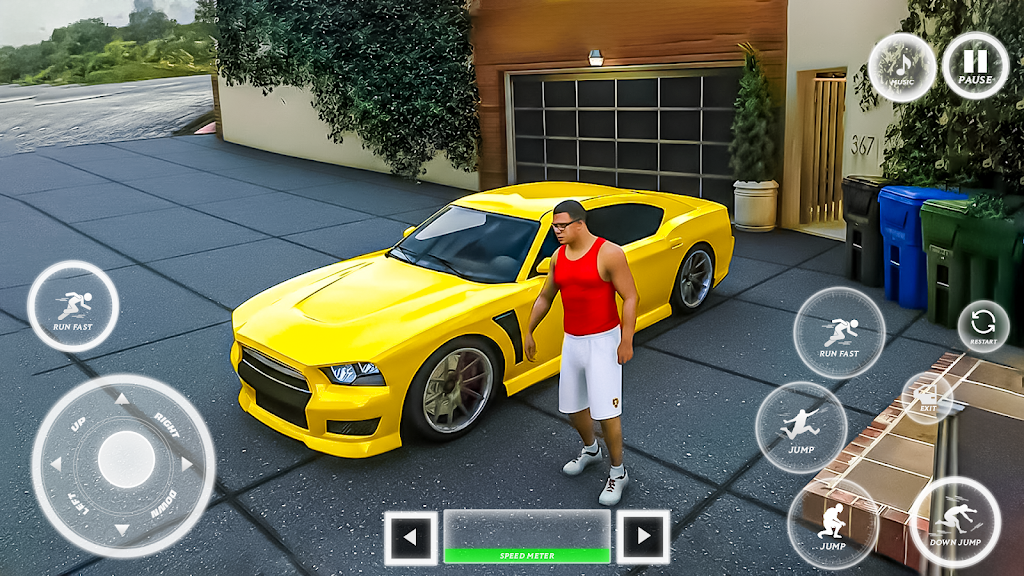Tap Run Fast beside the Restart button
This screenshot has height=576, width=1024.
click(x=839, y=333)
